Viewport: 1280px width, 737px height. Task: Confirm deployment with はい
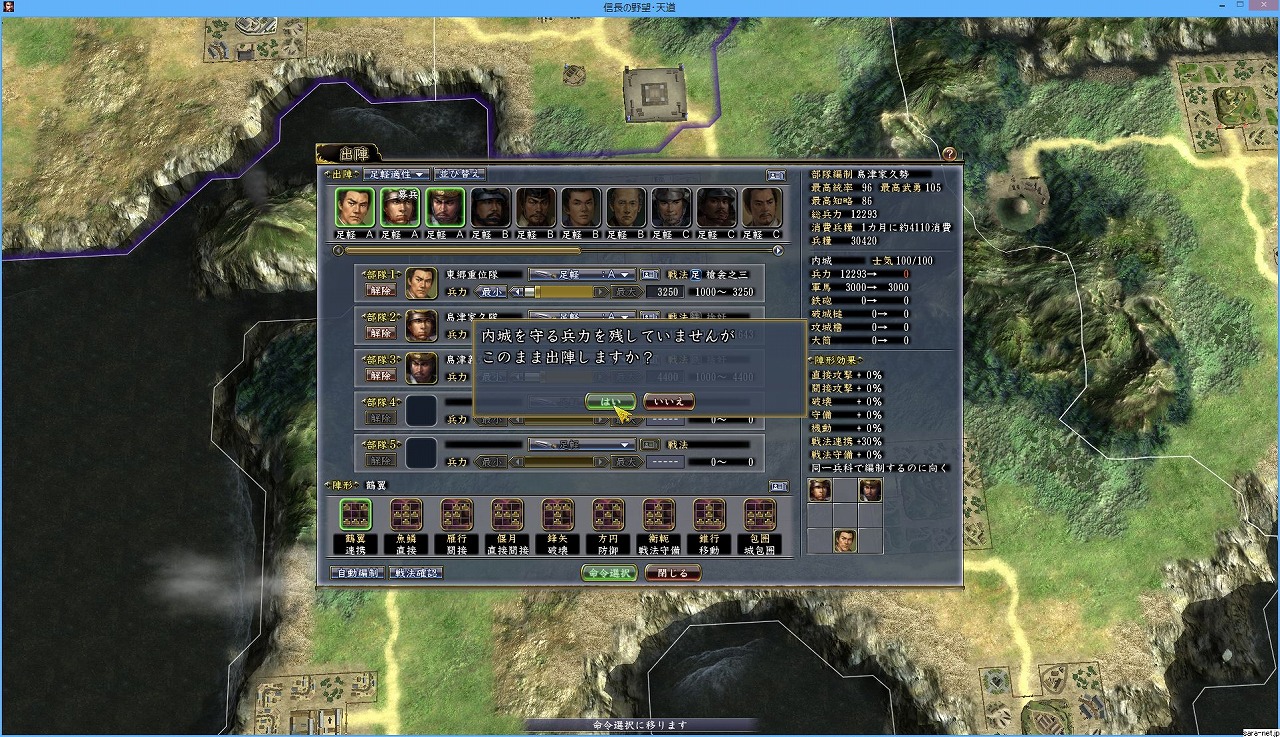(x=609, y=401)
